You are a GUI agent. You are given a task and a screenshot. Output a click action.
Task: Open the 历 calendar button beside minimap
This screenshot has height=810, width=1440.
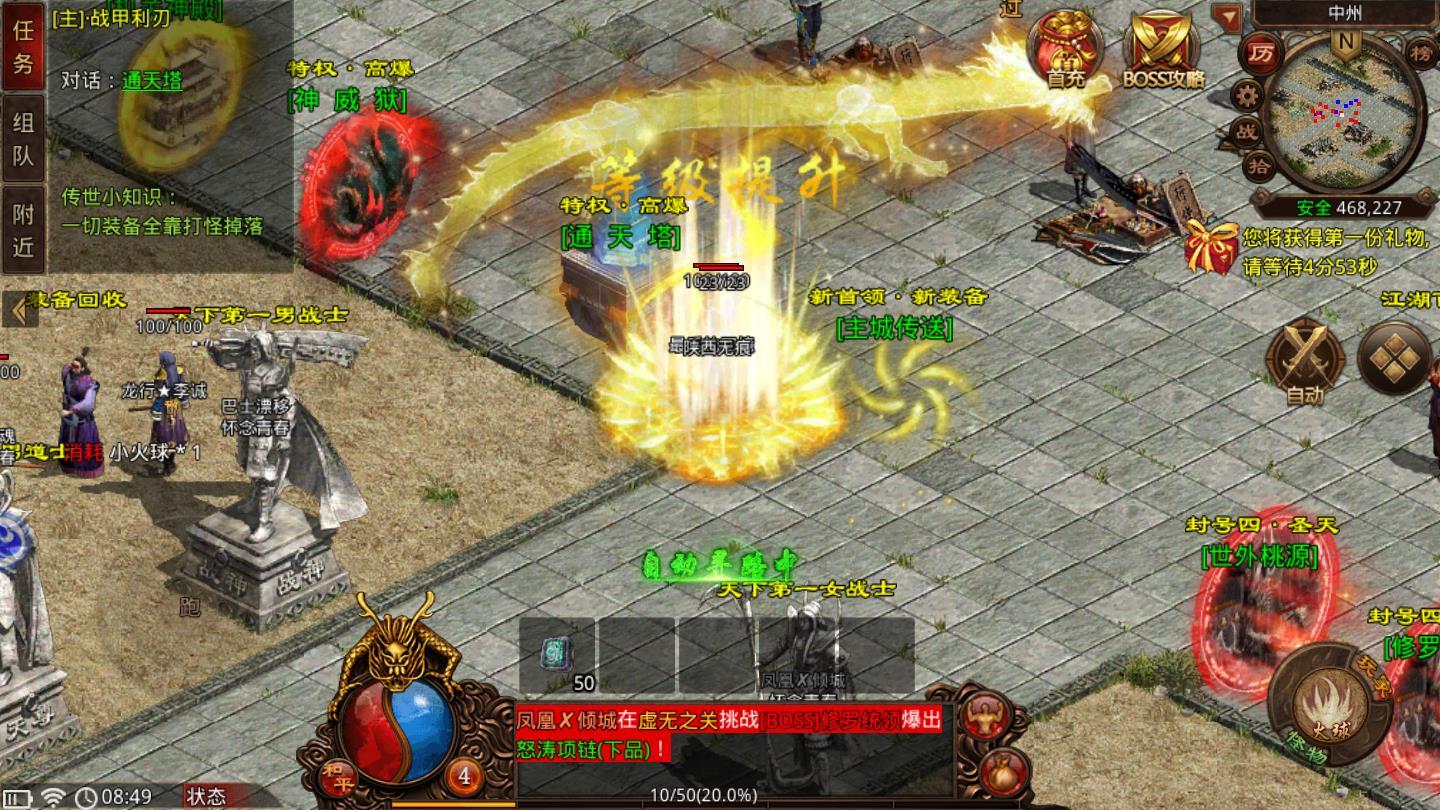1260,53
